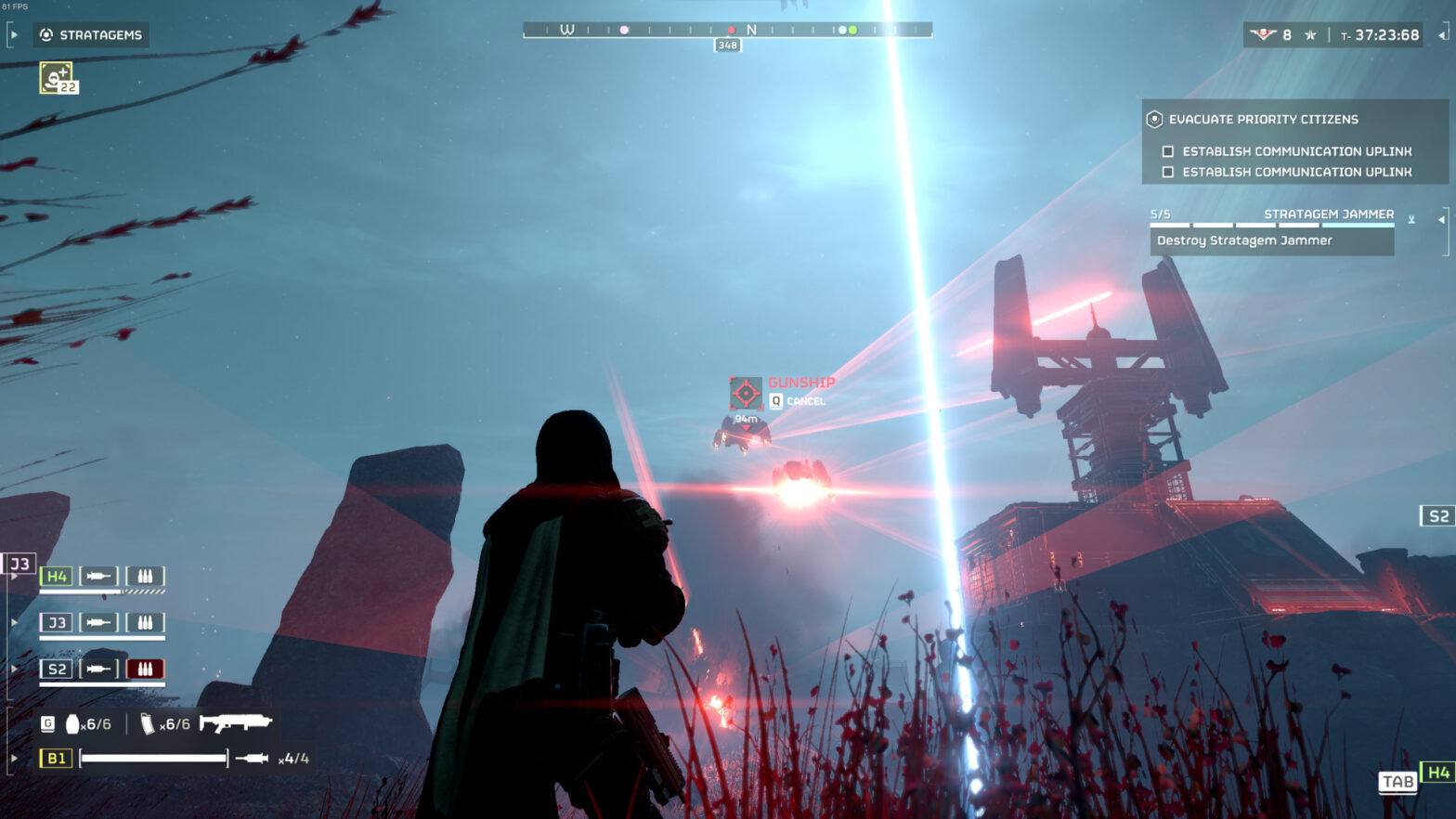Screen dimensions: 1456x819
Task: Click the reinforcement count skull icon
Action: tap(1263, 35)
